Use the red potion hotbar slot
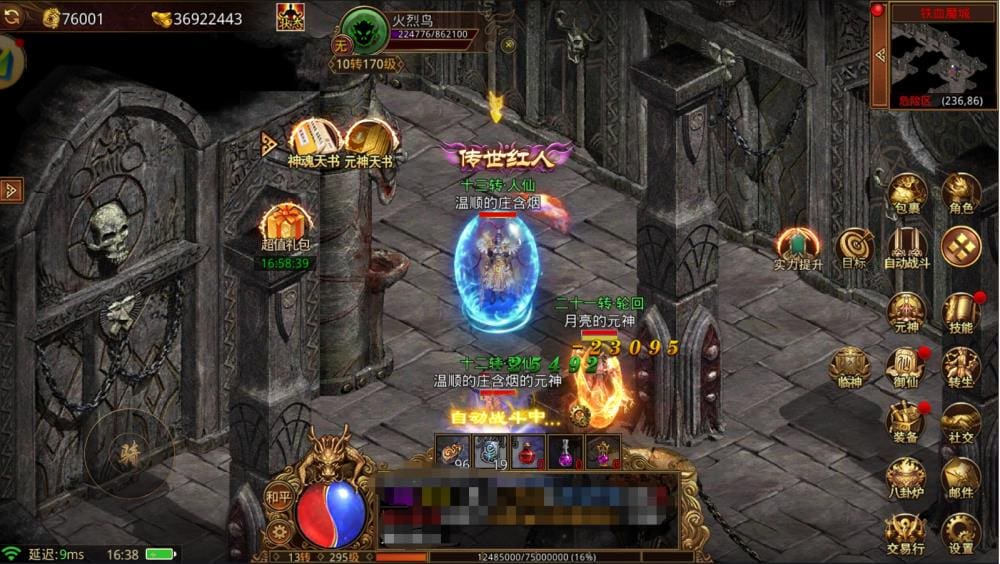 point(527,451)
